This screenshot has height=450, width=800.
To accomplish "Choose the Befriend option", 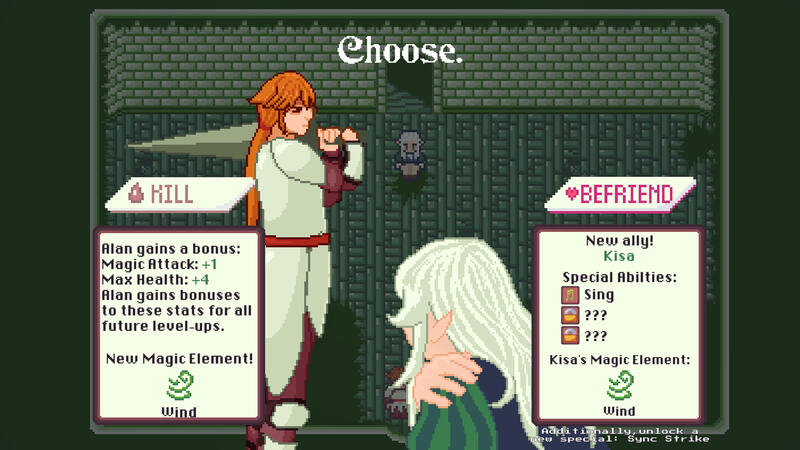I will coord(621,195).
